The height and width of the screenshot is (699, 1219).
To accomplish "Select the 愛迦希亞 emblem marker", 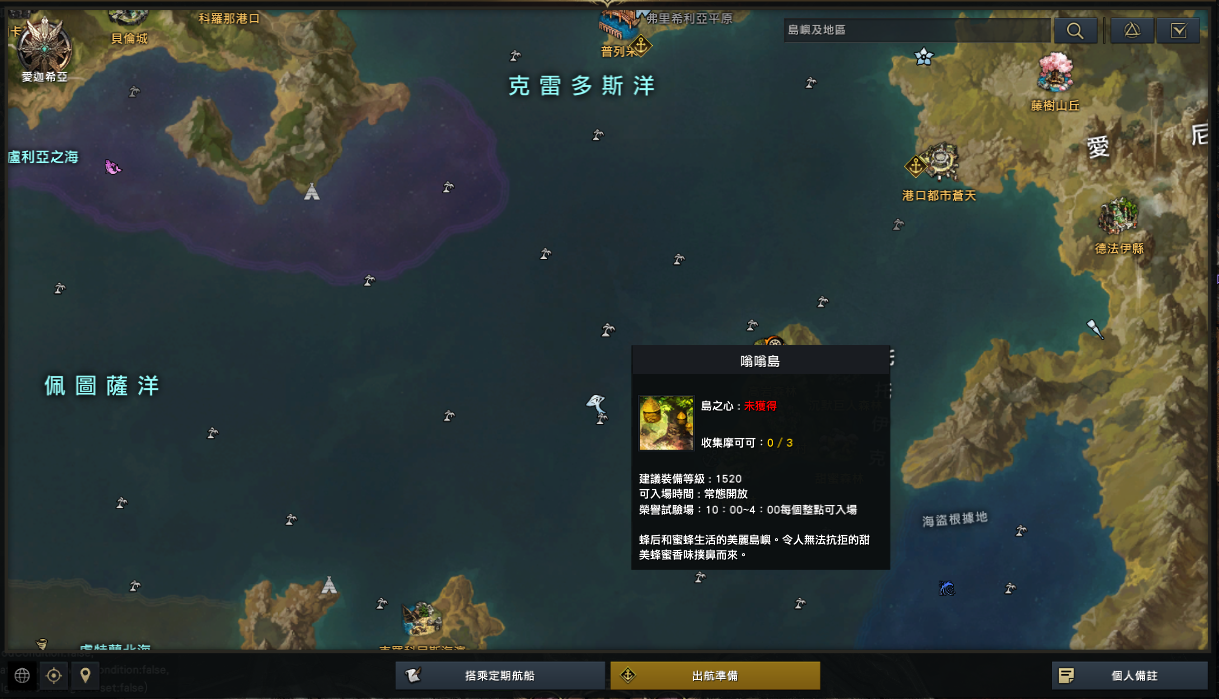I will point(44,44).
